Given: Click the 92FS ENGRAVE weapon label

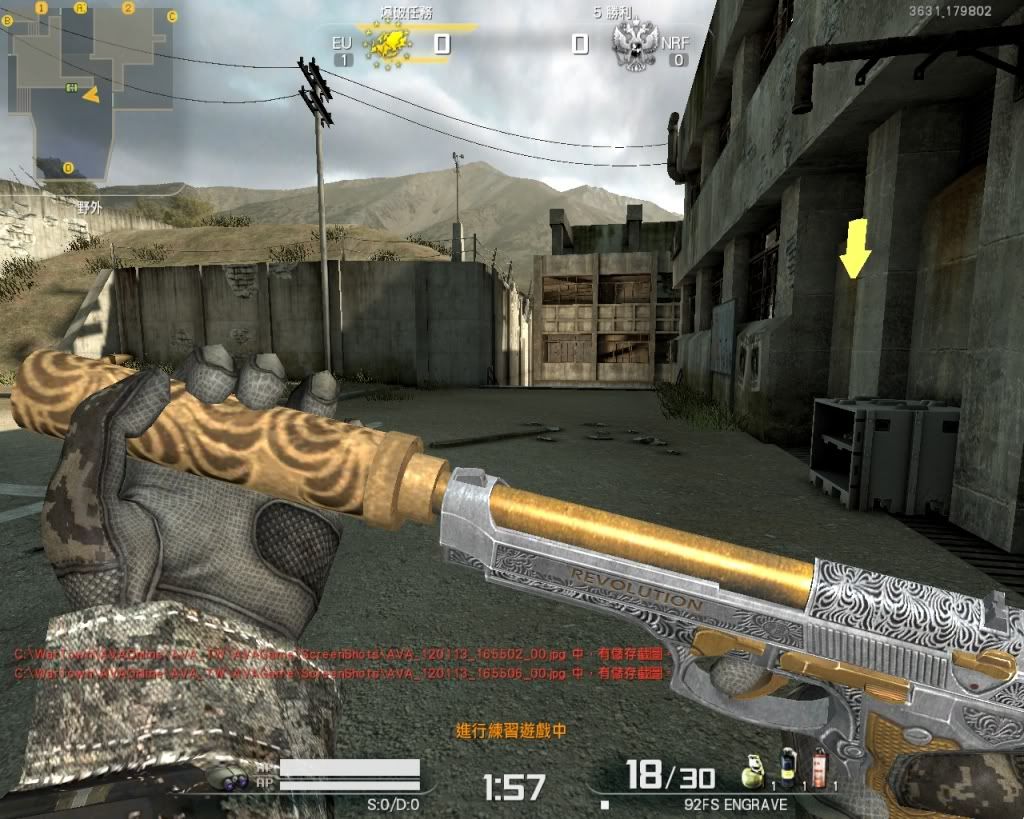Looking at the screenshot, I should [740, 804].
